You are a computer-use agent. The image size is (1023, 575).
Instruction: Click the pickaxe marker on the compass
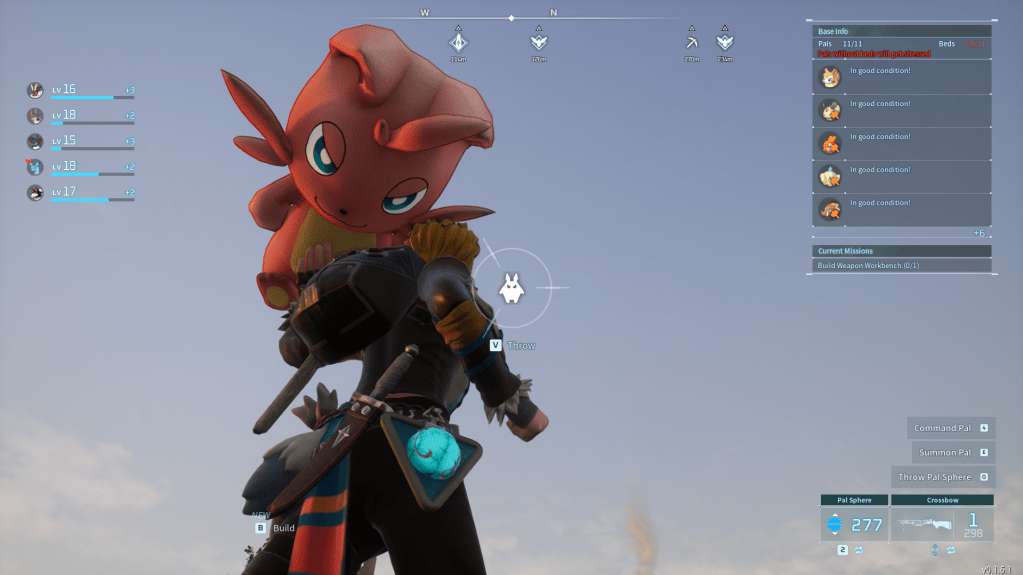click(692, 43)
